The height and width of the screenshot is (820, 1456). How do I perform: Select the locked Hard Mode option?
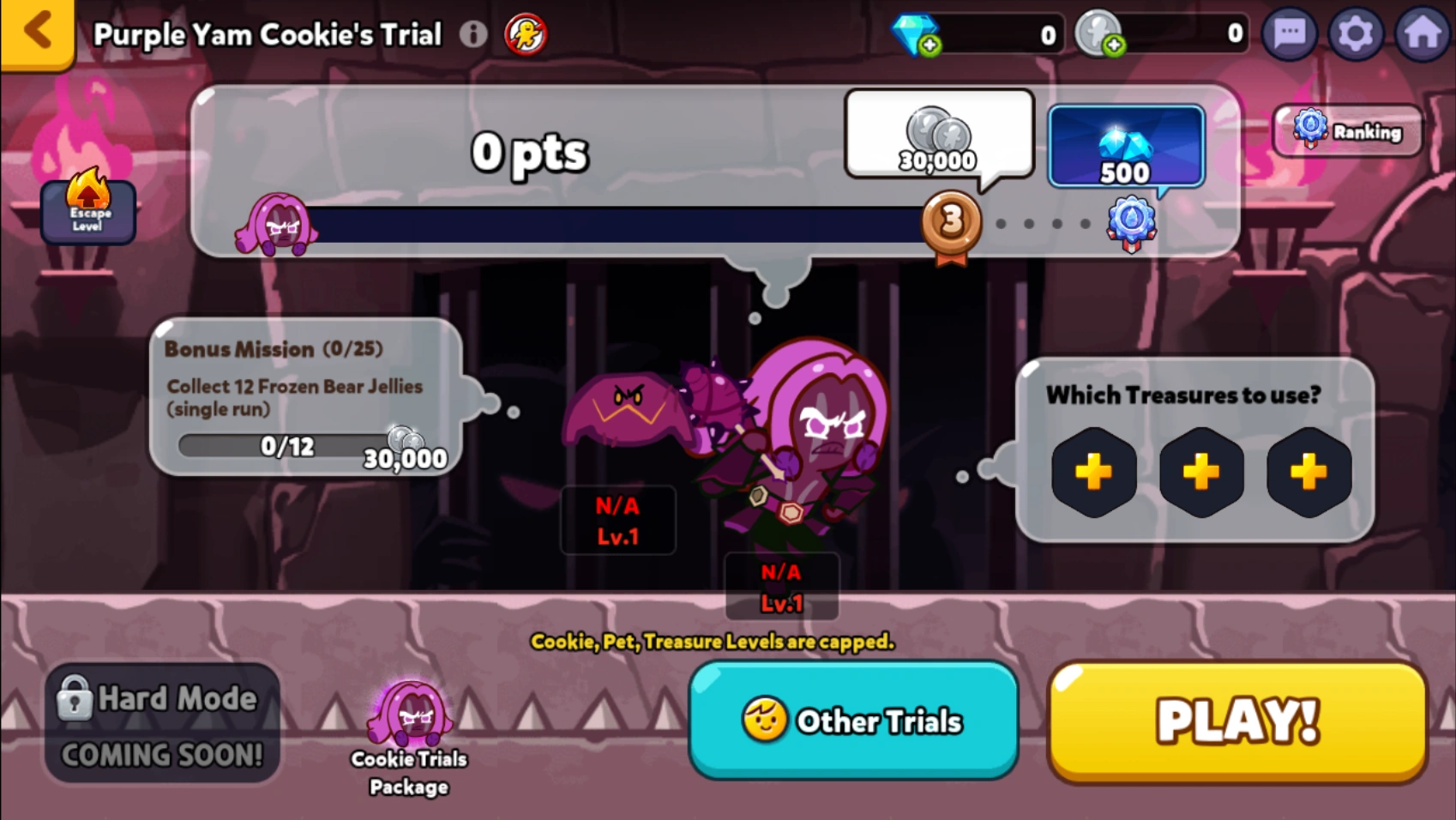162,723
